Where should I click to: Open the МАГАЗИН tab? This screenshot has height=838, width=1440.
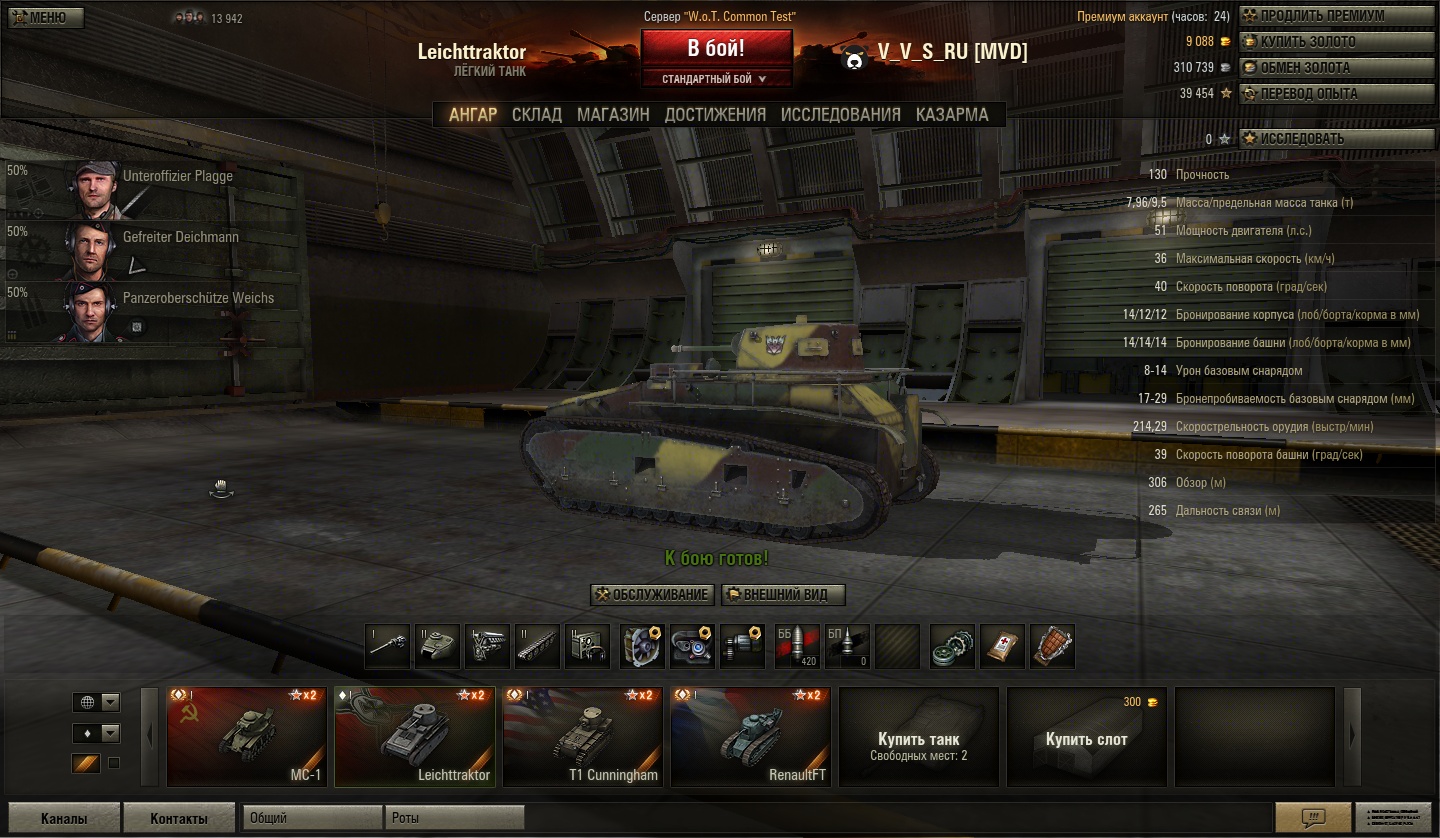pos(613,115)
